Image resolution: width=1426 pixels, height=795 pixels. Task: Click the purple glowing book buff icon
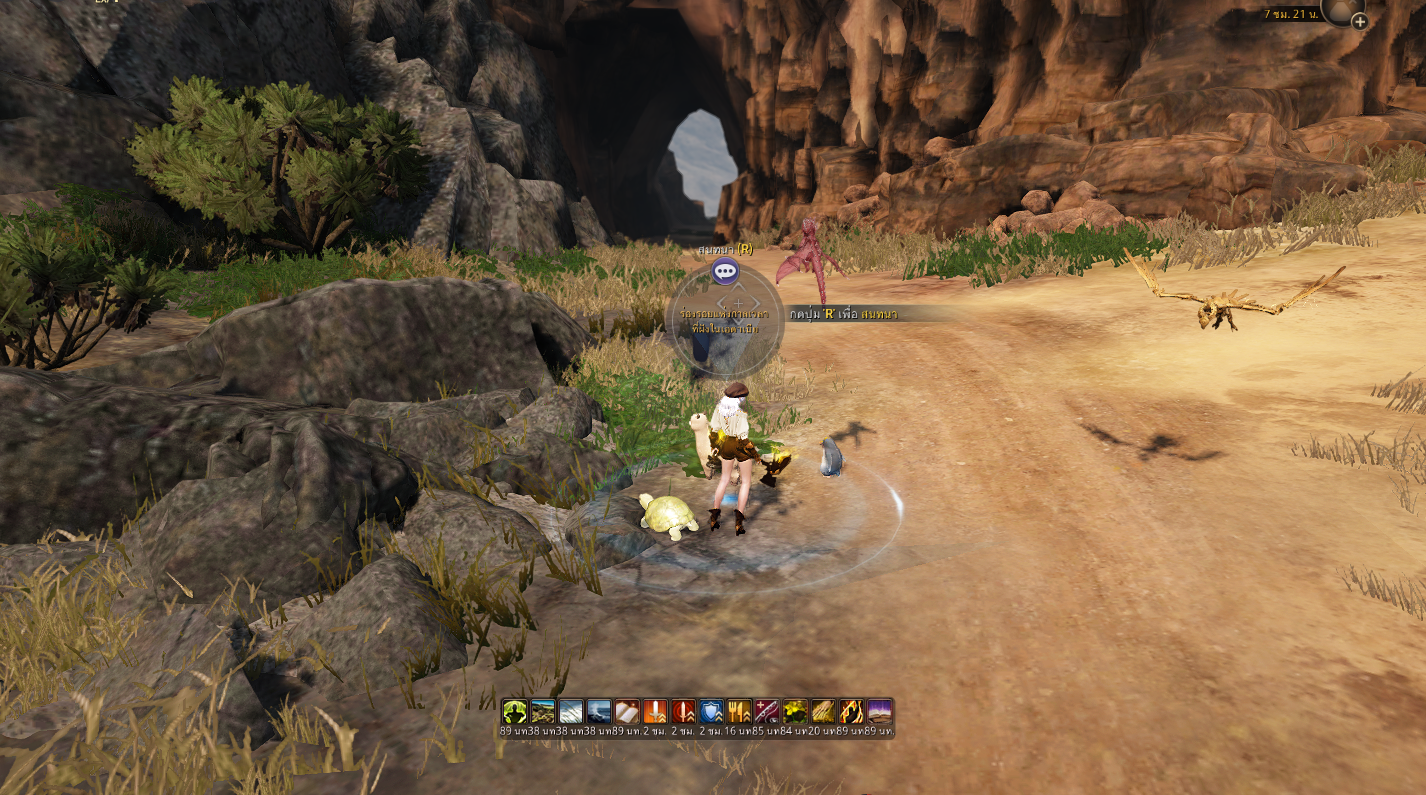point(879,711)
